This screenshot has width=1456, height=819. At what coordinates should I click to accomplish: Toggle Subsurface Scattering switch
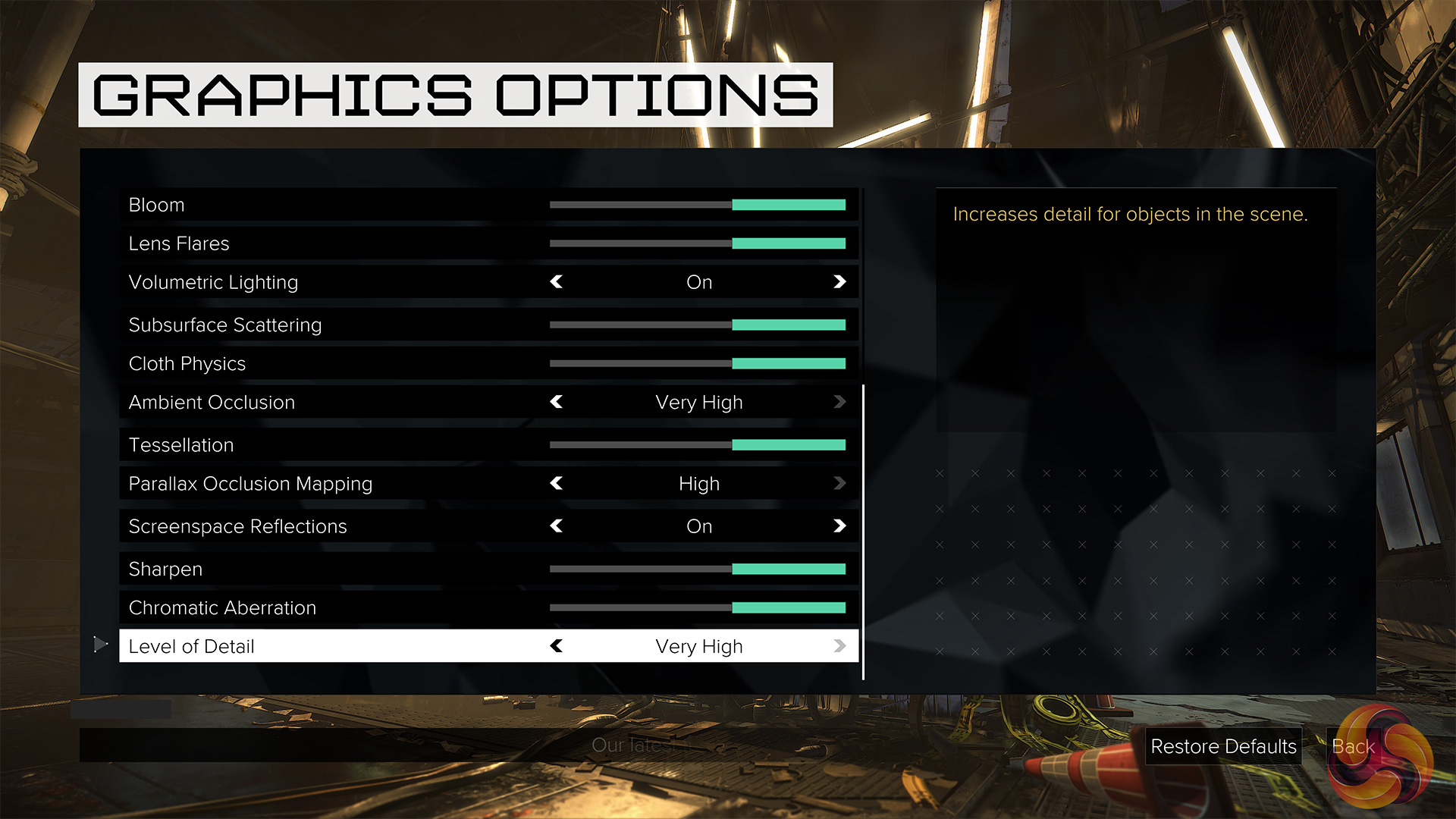[697, 325]
